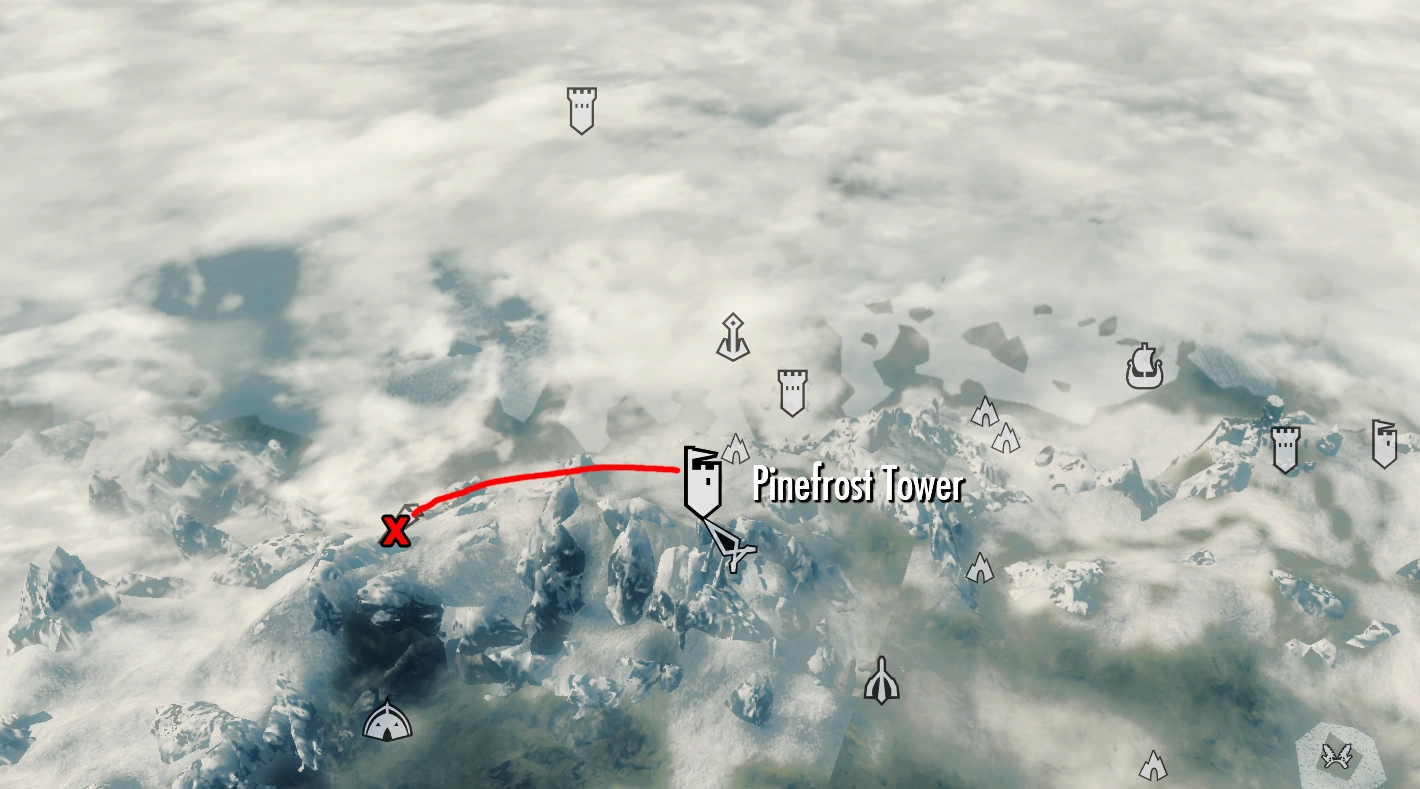The width and height of the screenshot is (1420, 789).
Task: Click the red X custom destination marker
Action: coord(395,531)
